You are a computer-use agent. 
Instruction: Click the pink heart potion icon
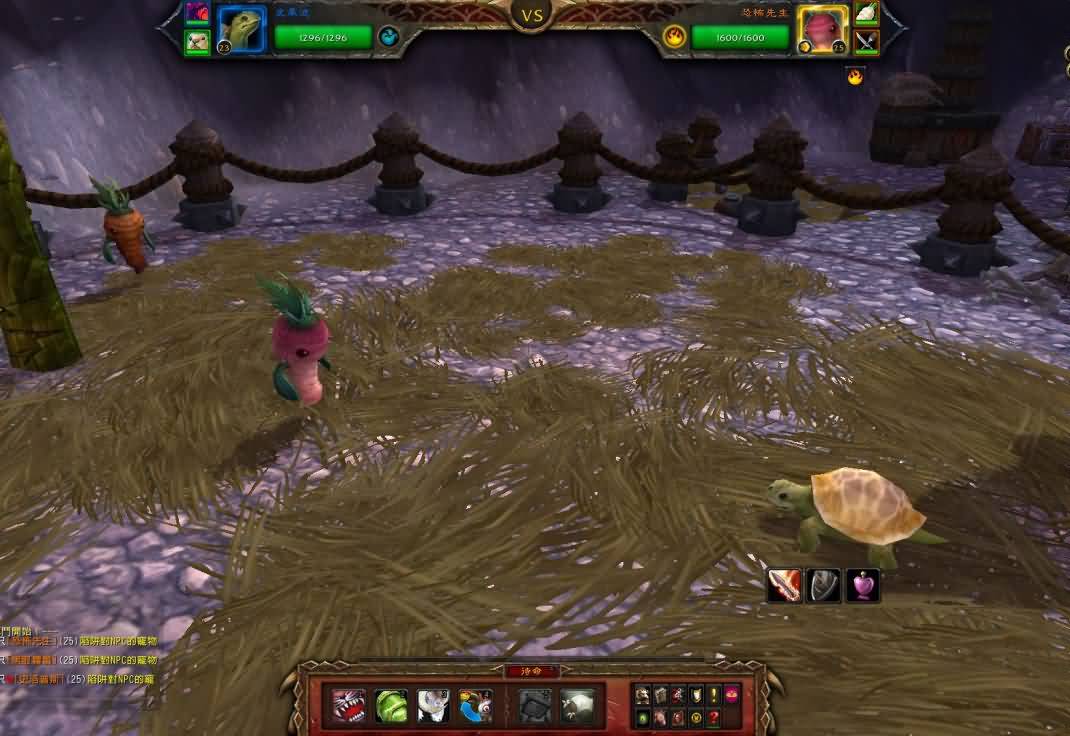[x=863, y=586]
